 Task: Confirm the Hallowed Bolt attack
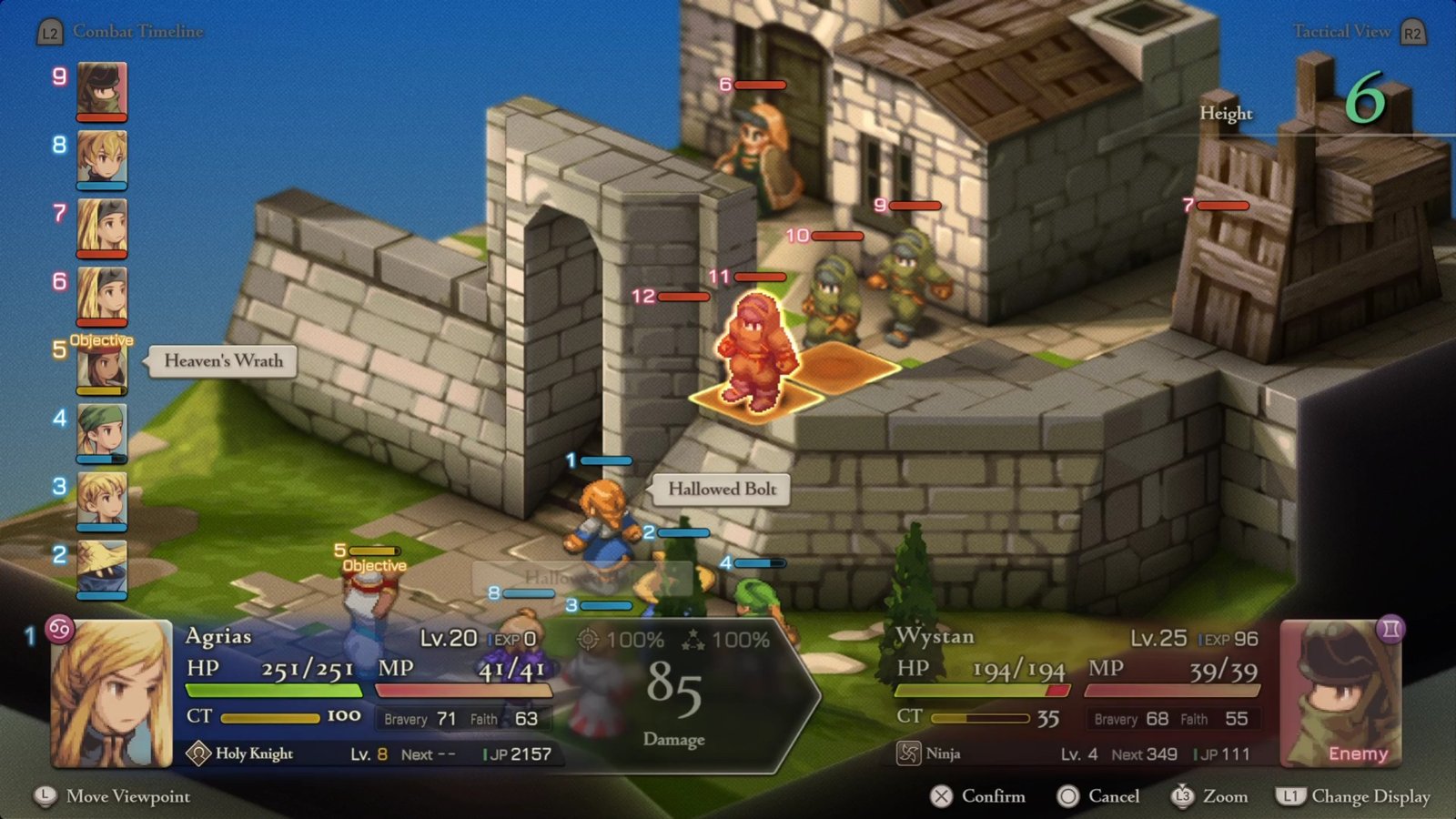(977, 796)
